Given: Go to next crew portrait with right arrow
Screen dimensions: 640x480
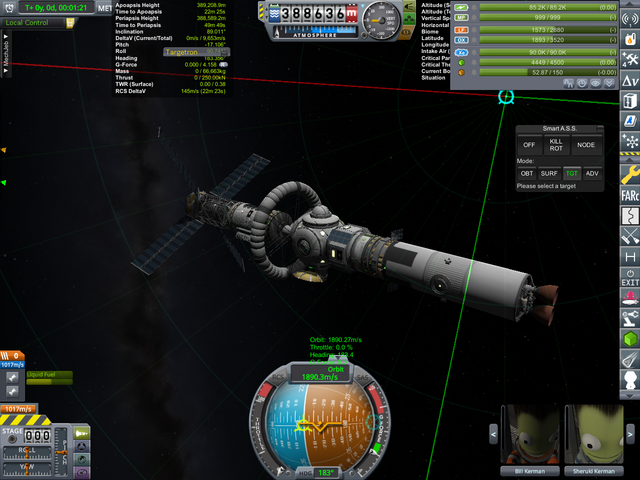Looking at the screenshot, I should click(632, 435).
